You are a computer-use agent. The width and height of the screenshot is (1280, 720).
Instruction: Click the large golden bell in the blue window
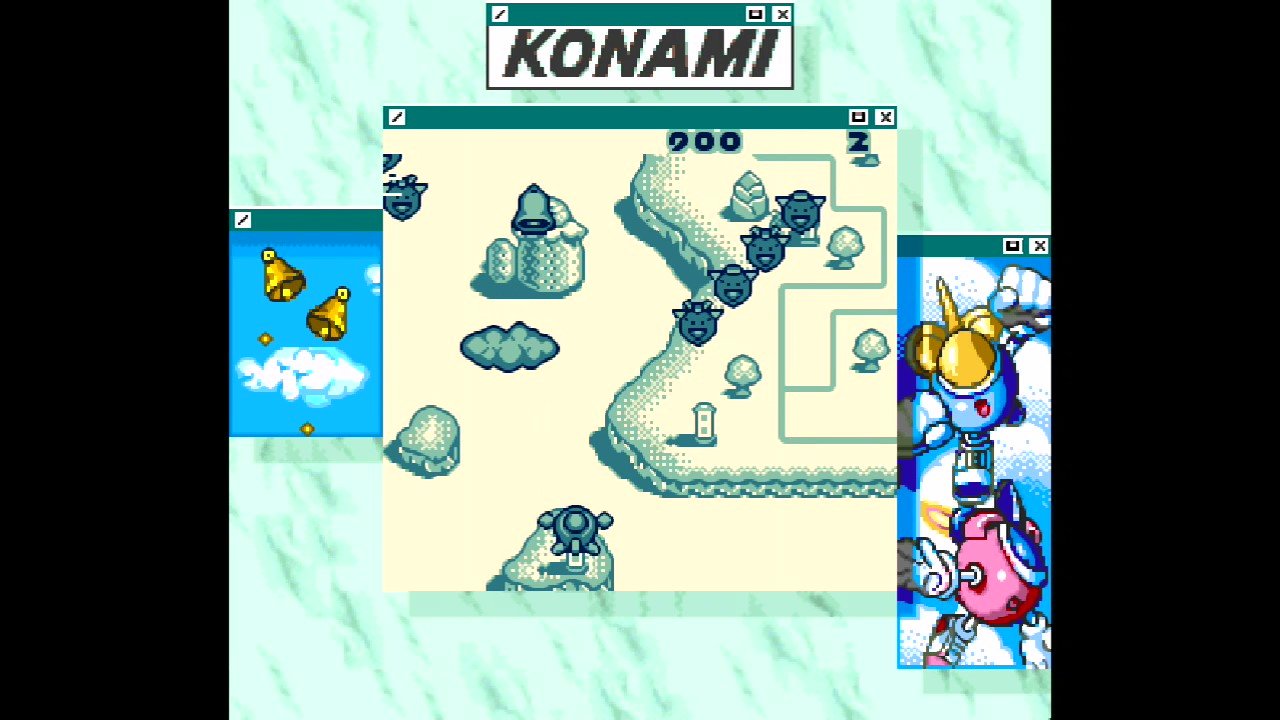[x=281, y=276]
